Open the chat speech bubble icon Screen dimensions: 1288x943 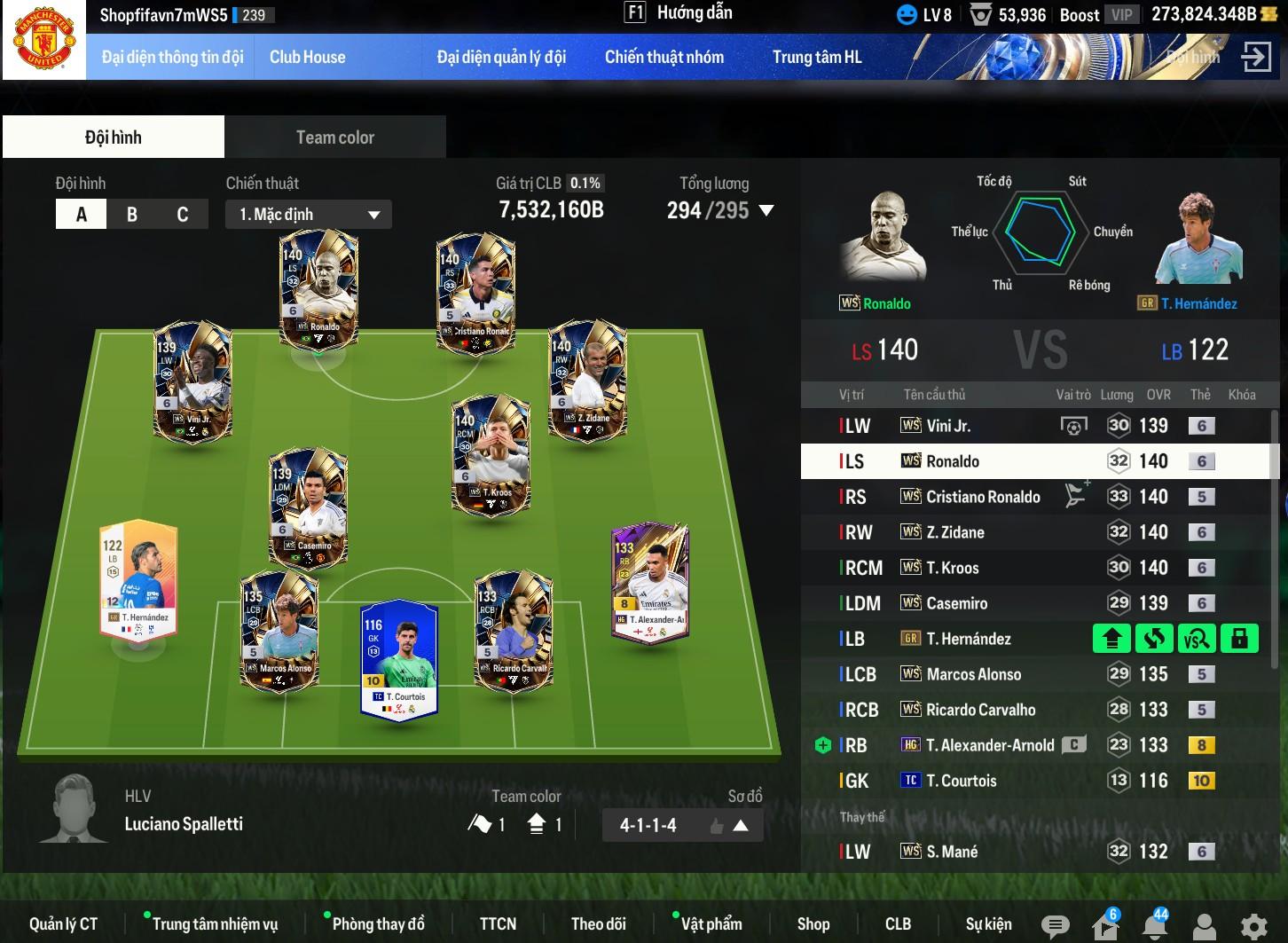click(x=1055, y=926)
